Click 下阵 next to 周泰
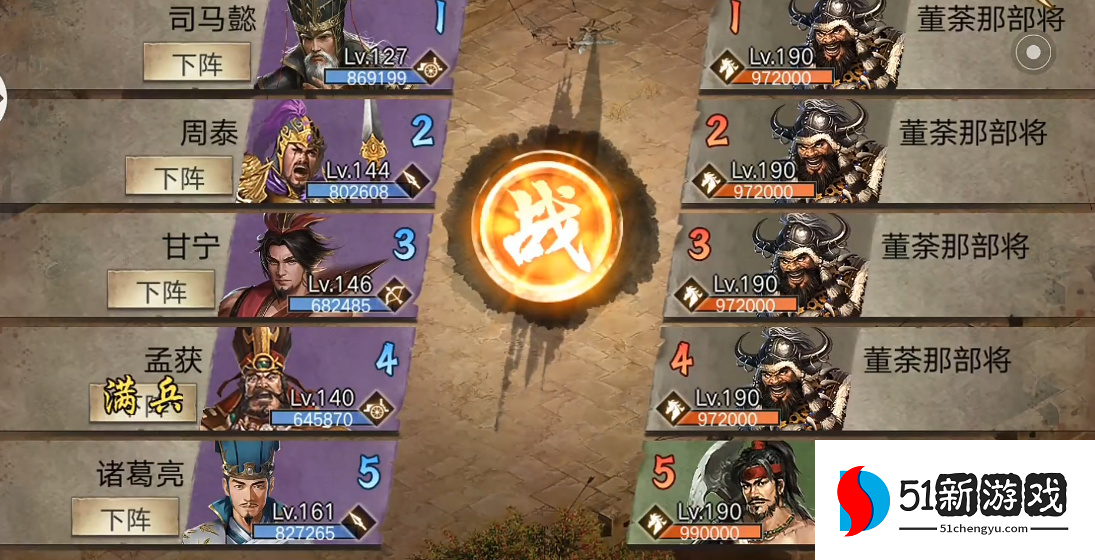 click(179, 178)
